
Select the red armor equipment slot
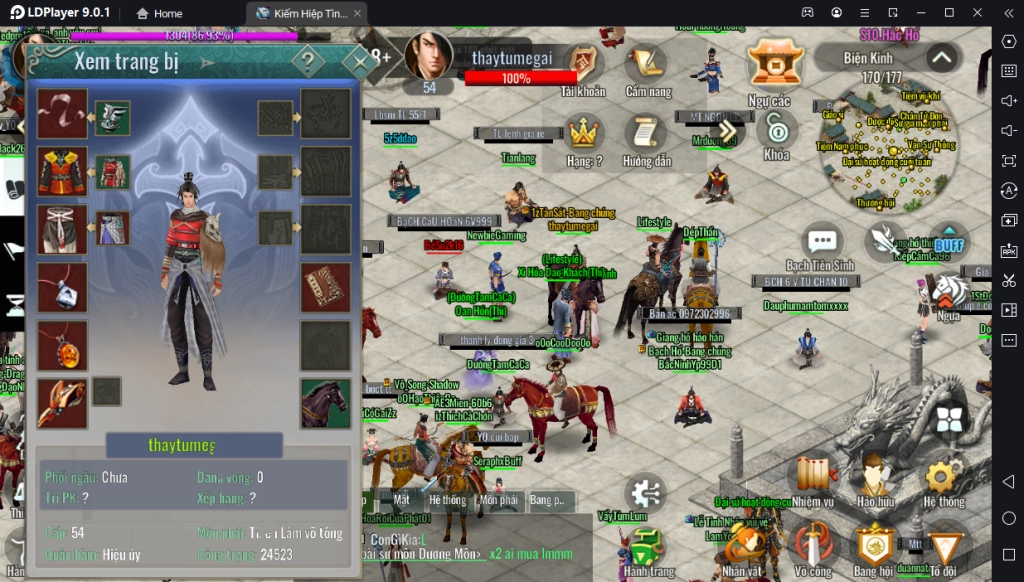[62, 171]
